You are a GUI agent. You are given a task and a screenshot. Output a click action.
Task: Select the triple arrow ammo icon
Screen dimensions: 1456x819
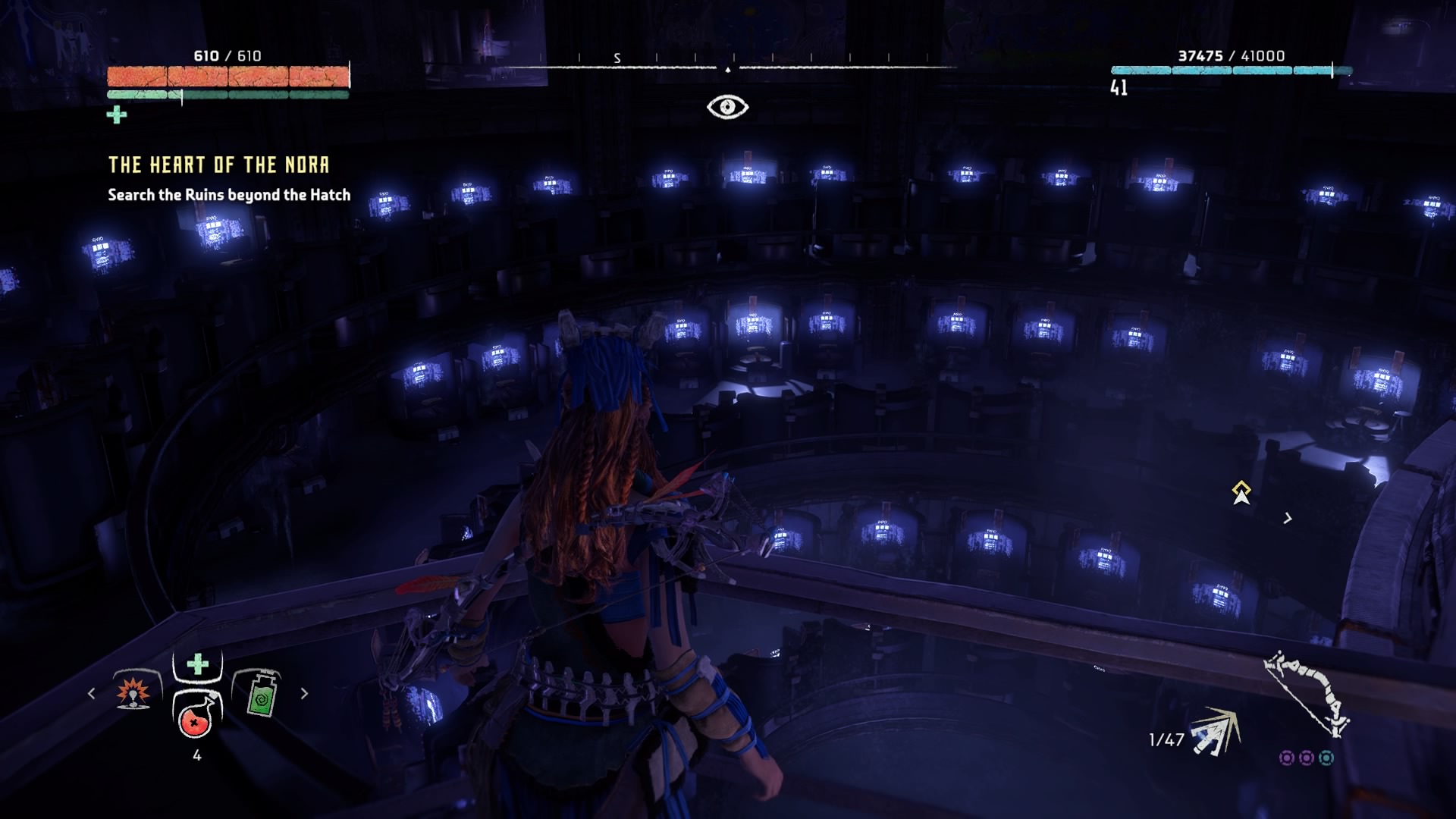1216,733
